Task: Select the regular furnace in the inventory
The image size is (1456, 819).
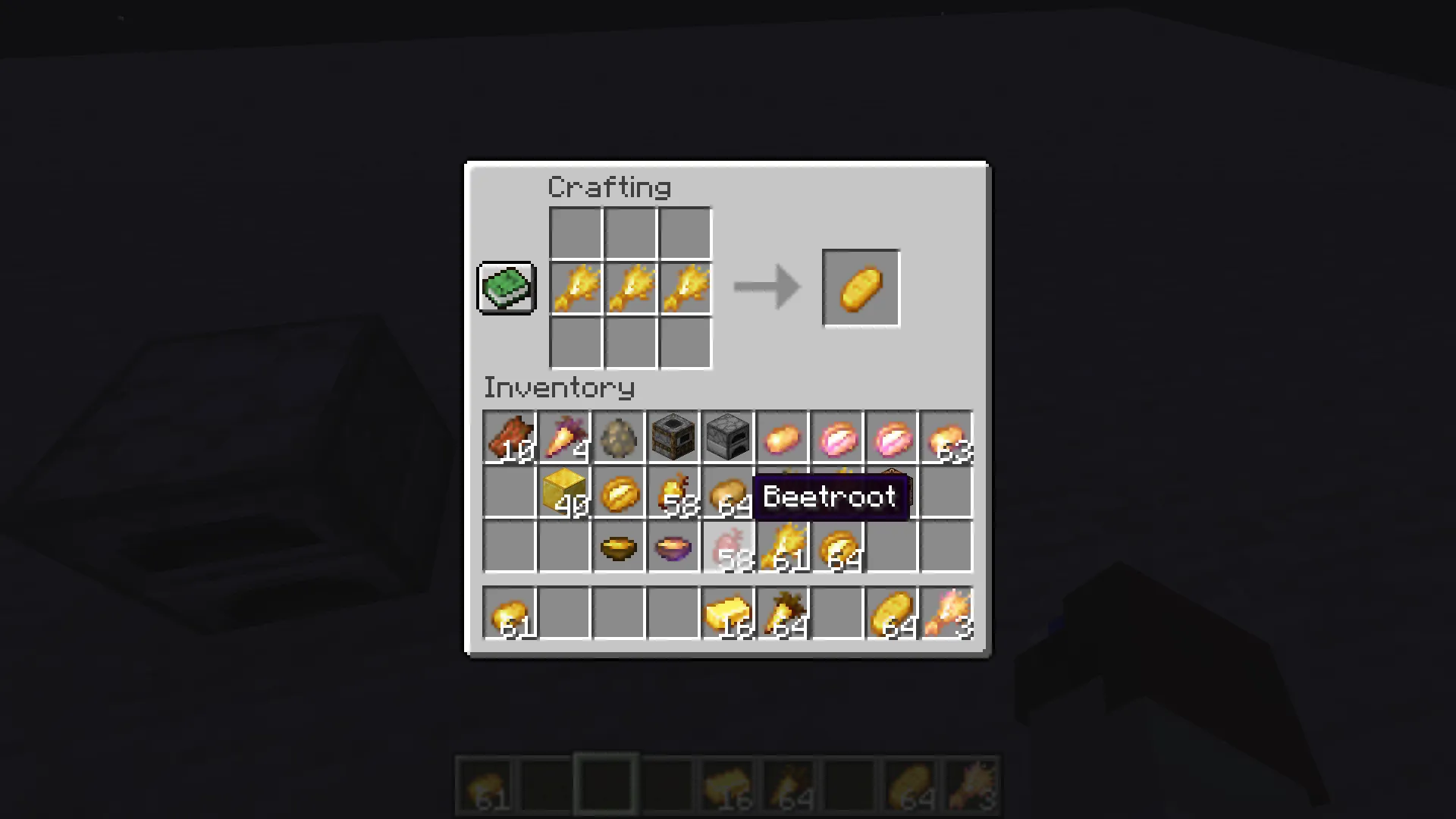Action: (727, 436)
